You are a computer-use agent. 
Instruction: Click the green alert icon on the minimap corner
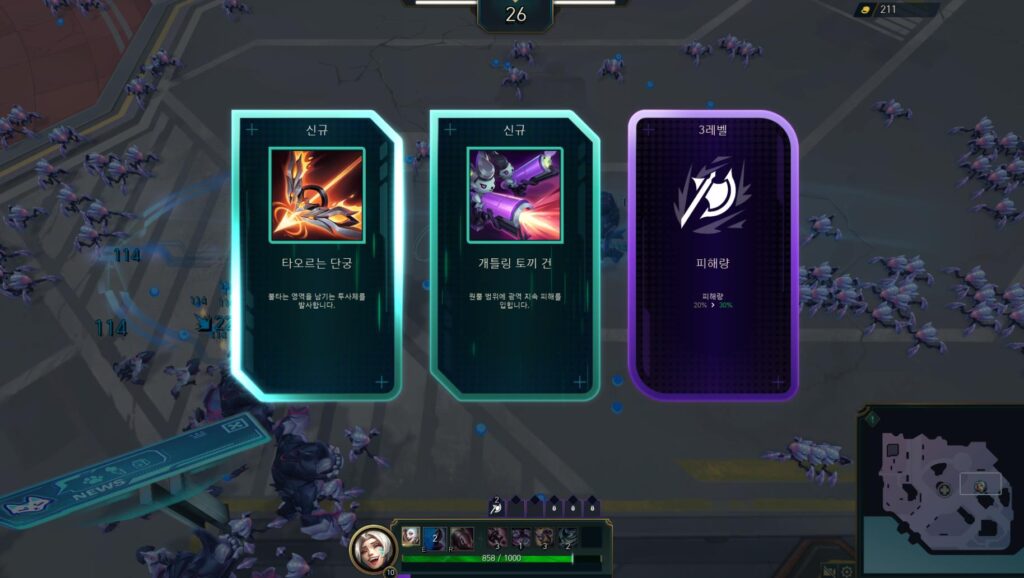click(871, 418)
